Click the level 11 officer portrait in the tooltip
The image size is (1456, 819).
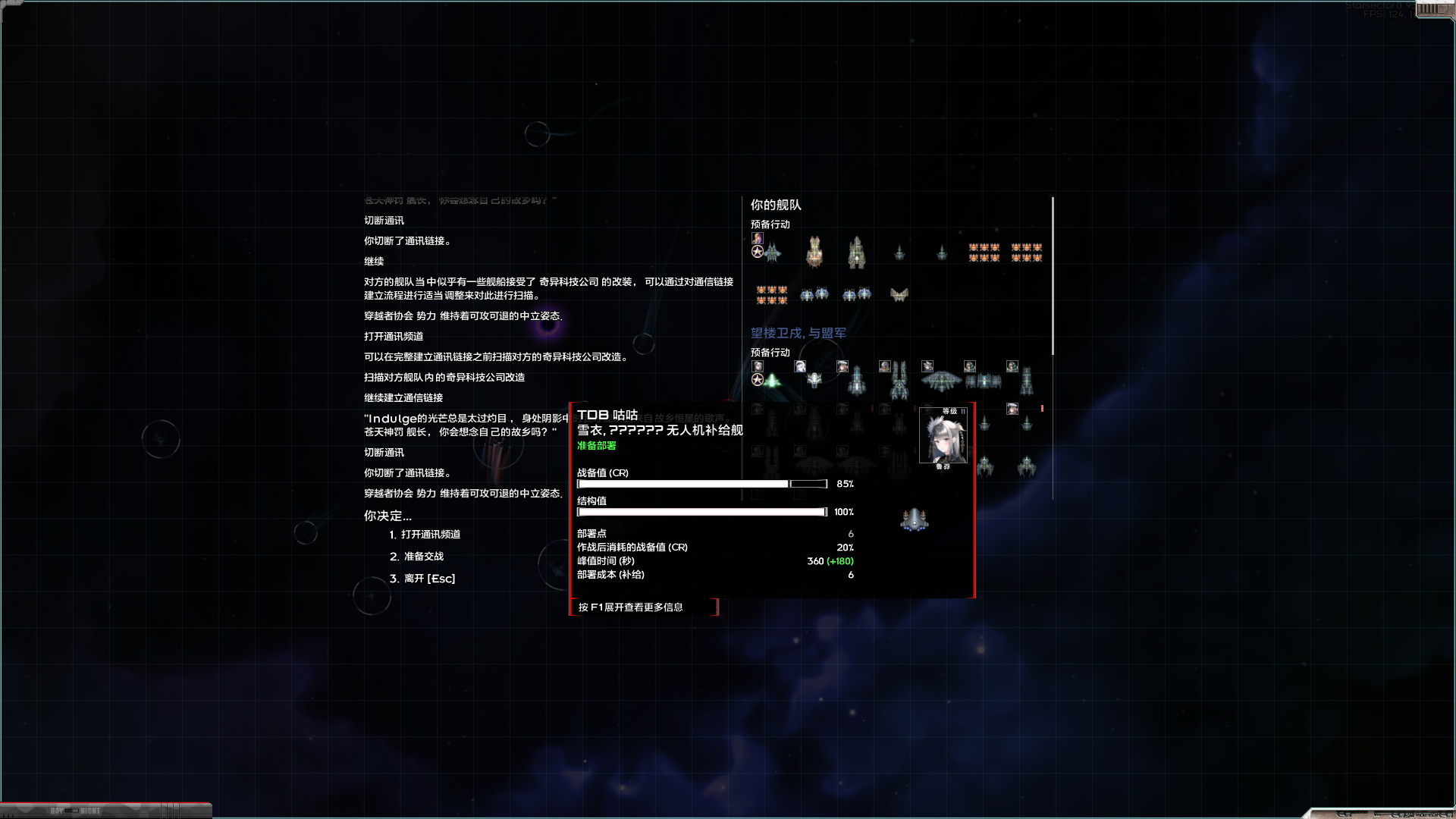(x=944, y=438)
